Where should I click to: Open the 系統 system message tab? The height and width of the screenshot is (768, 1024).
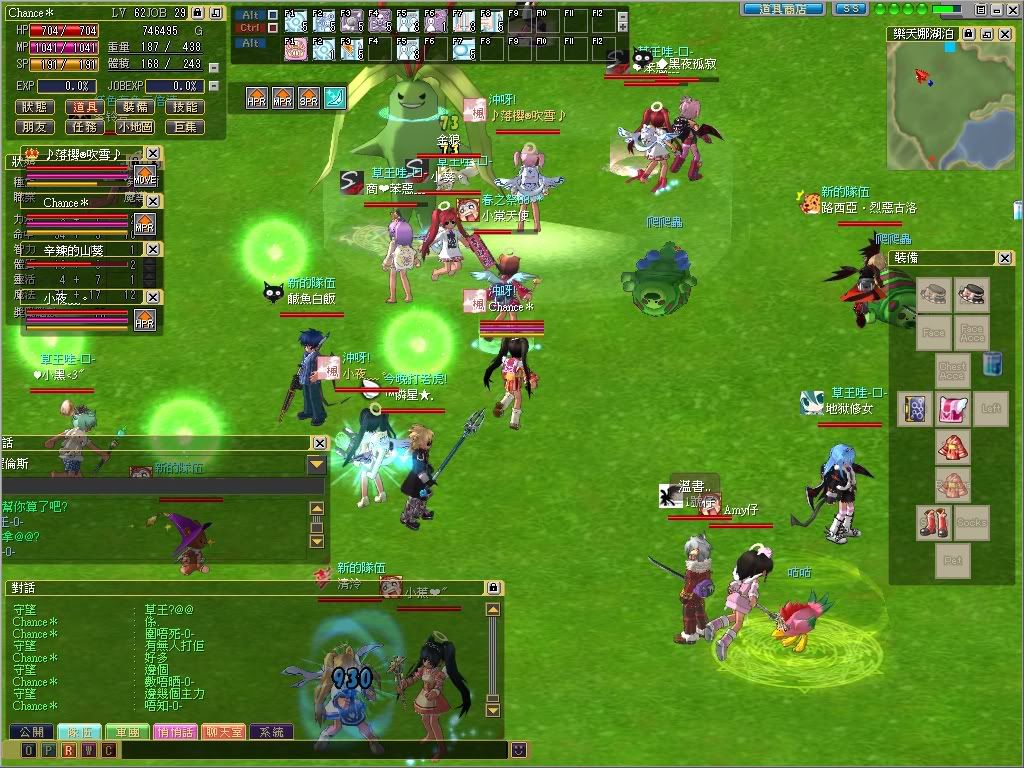pos(271,732)
